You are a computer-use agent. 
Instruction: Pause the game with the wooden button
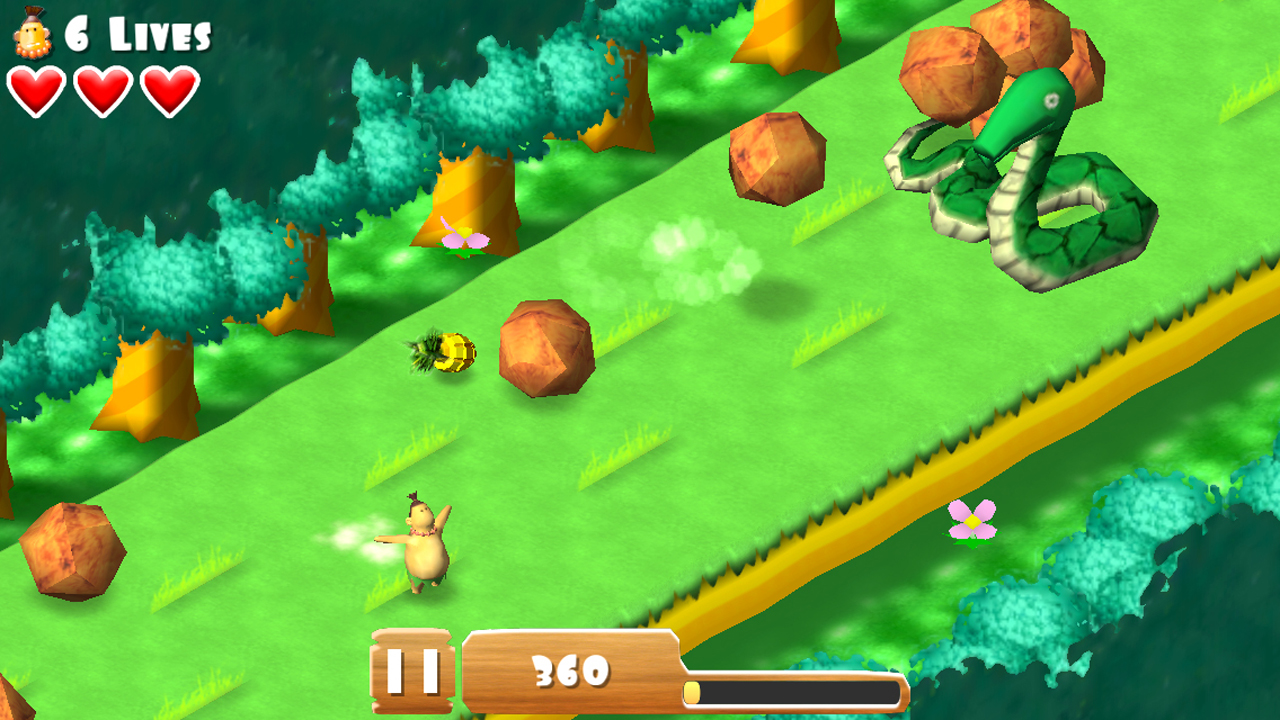tap(412, 671)
